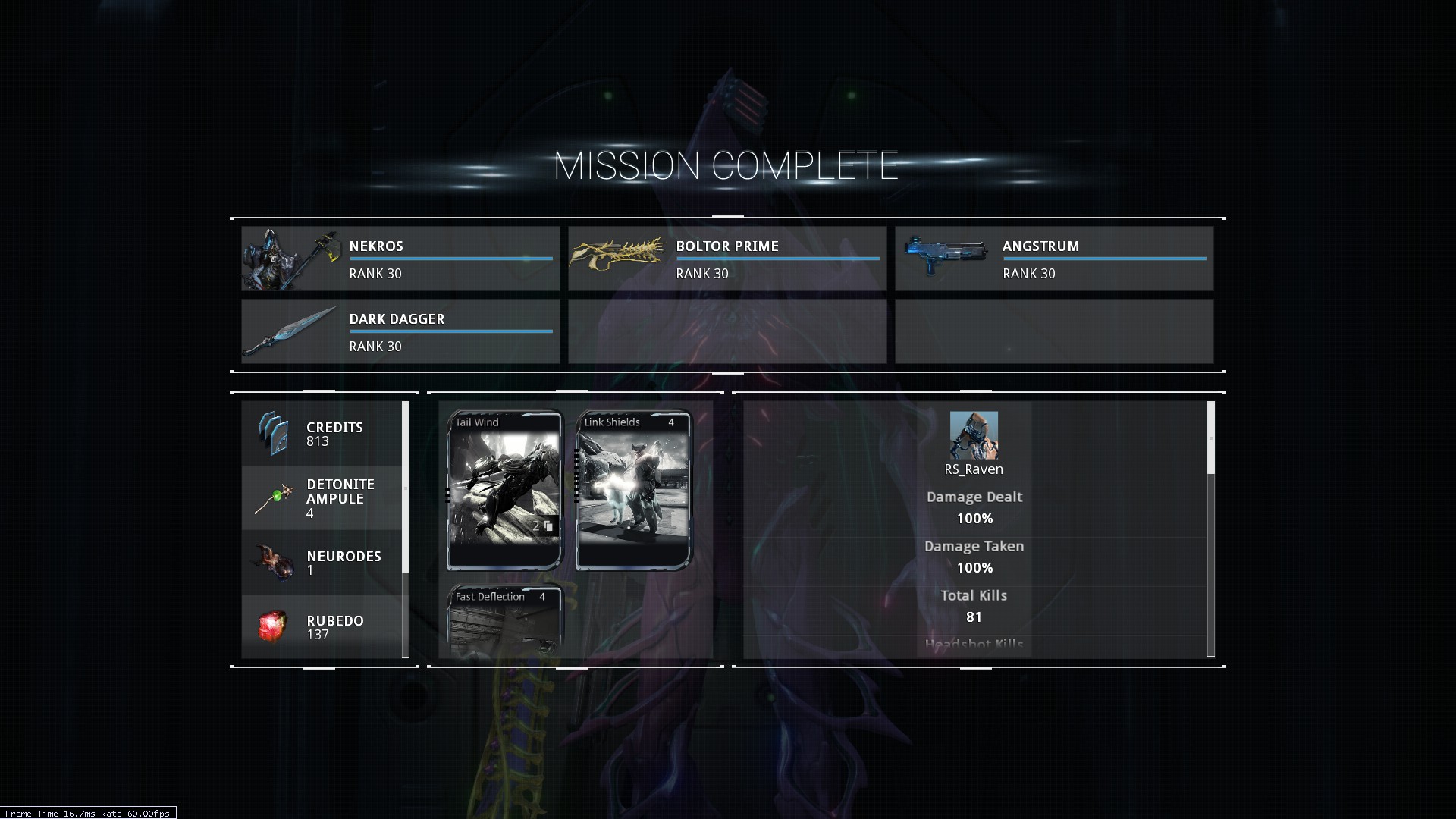Click RS_Raven's player avatar
This screenshot has height=819, width=1456.
click(x=974, y=435)
